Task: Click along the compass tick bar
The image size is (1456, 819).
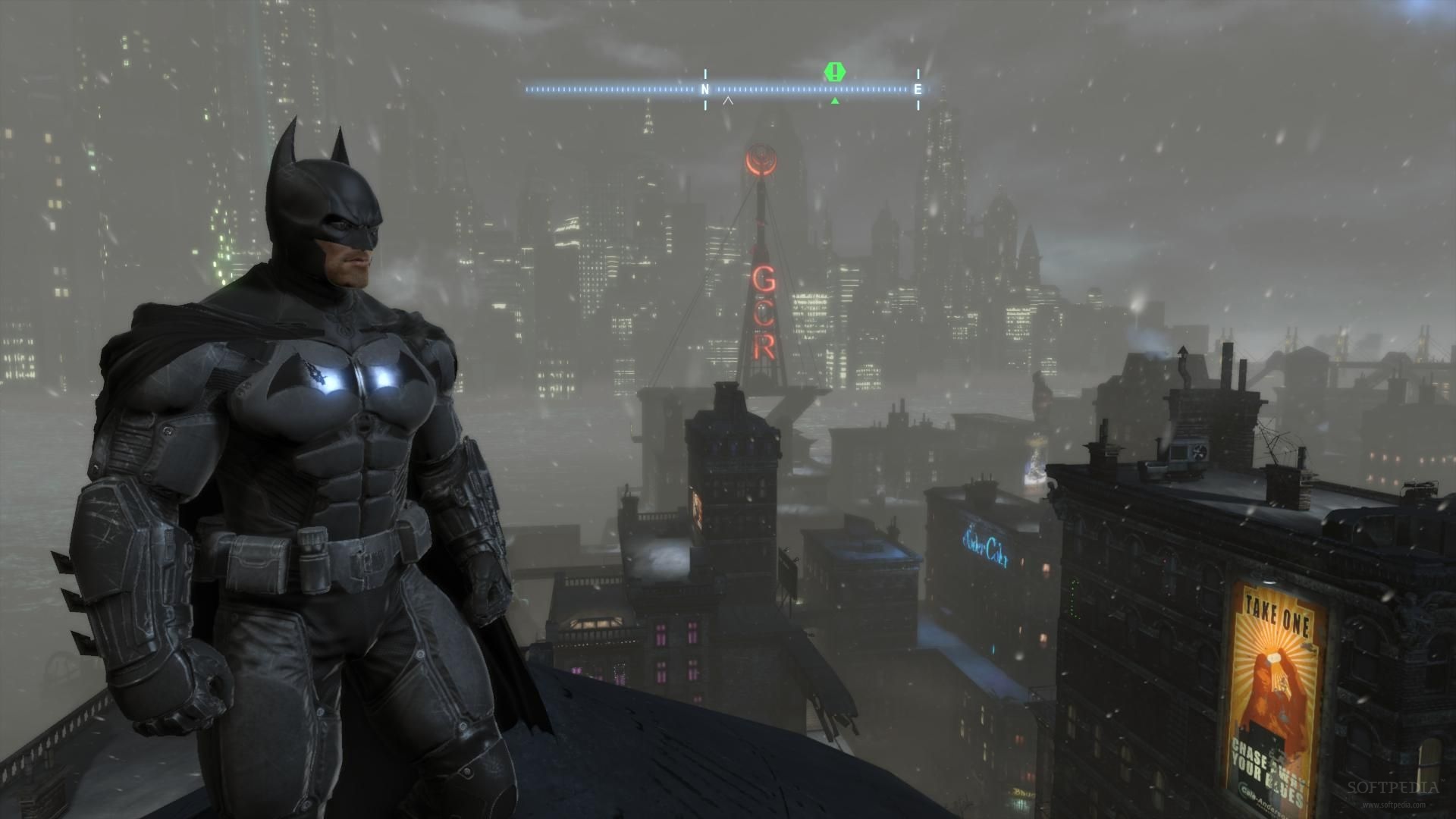Action: point(607,87)
